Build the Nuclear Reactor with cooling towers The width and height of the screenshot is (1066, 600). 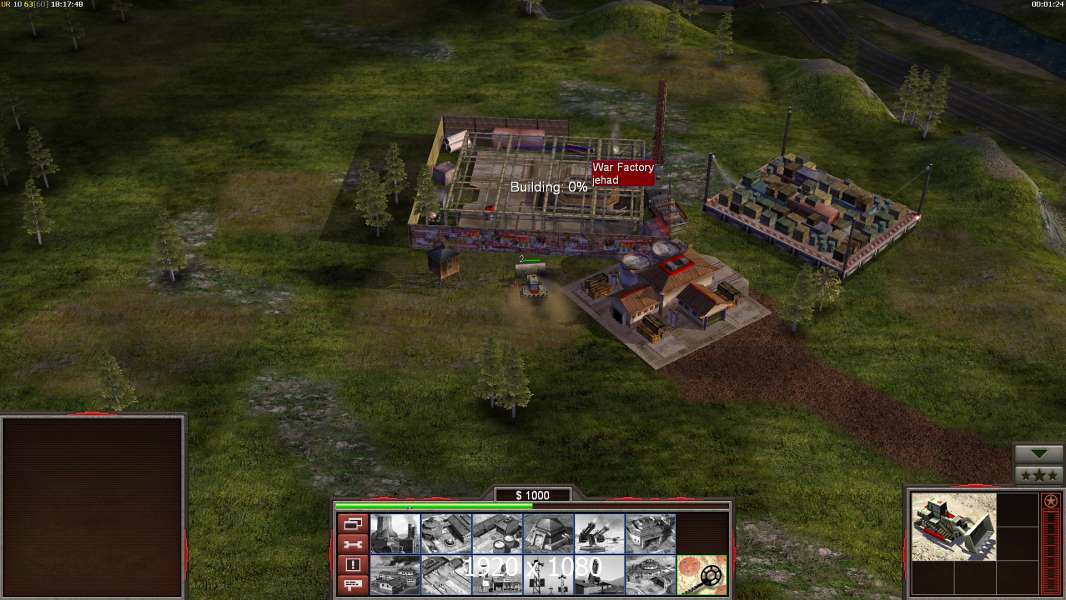point(395,534)
